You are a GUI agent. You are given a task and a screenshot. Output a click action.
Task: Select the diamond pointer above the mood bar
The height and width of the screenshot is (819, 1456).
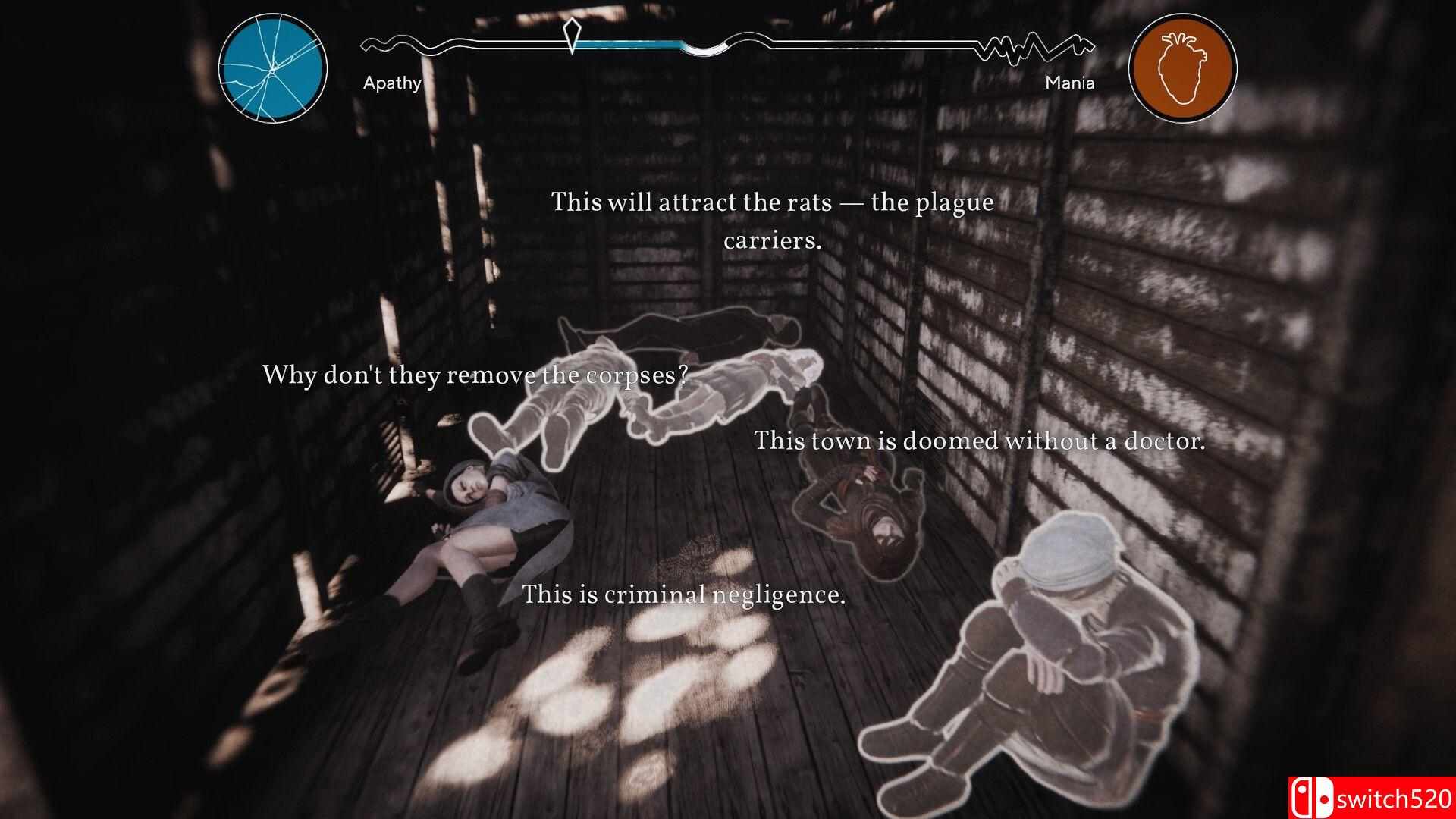[x=573, y=34]
